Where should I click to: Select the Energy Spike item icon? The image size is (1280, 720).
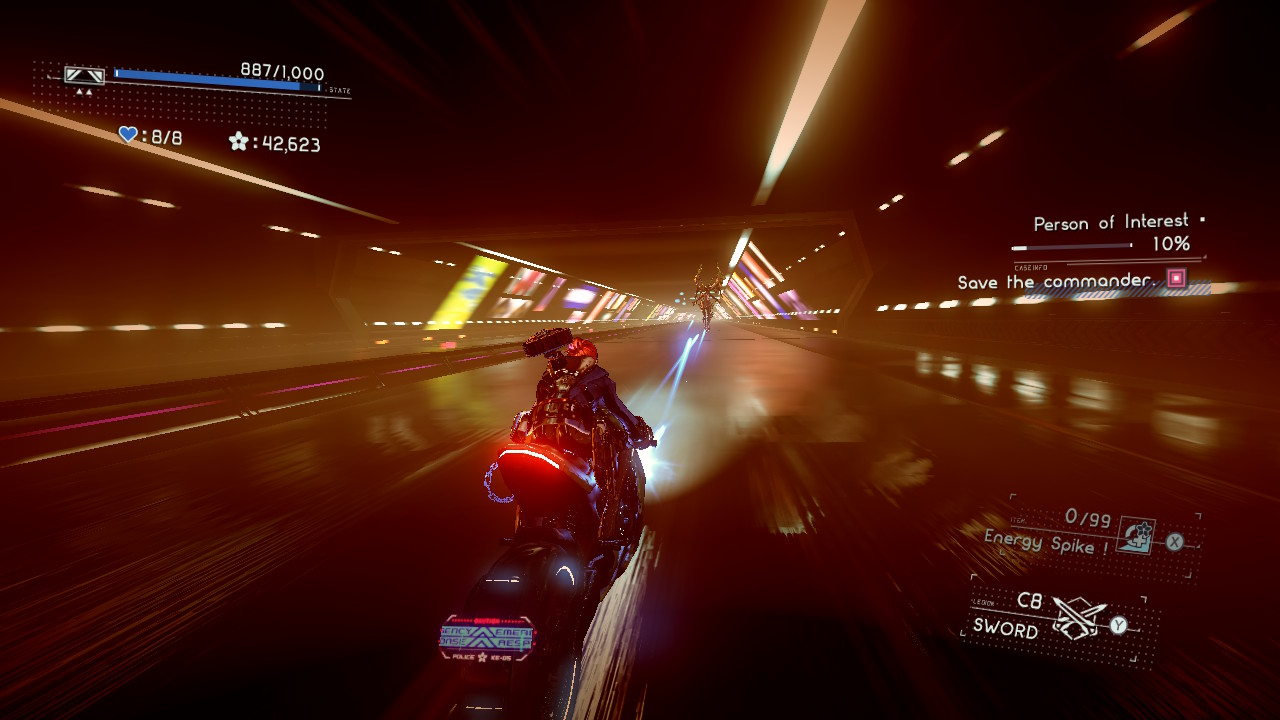click(x=1137, y=535)
